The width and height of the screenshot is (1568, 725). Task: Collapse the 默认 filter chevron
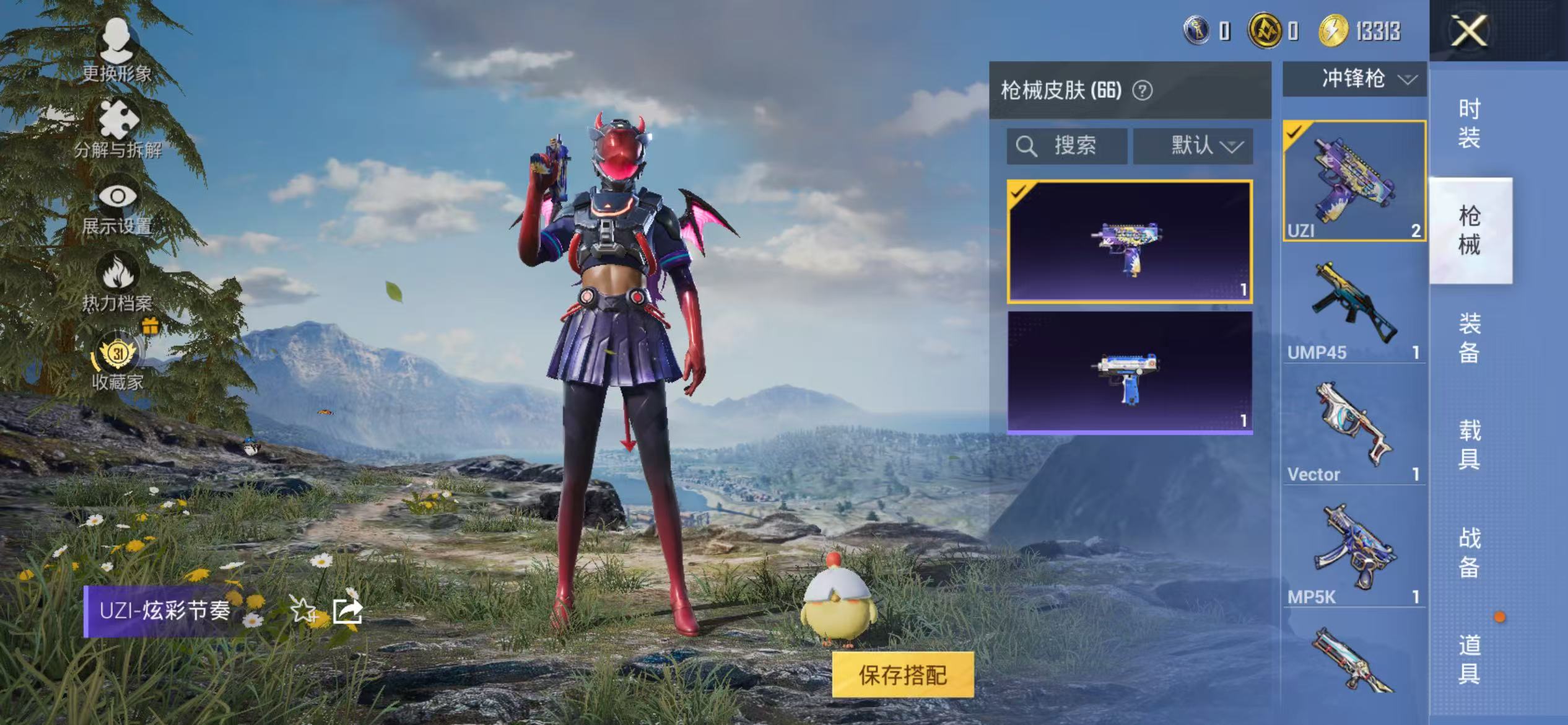tap(1233, 147)
